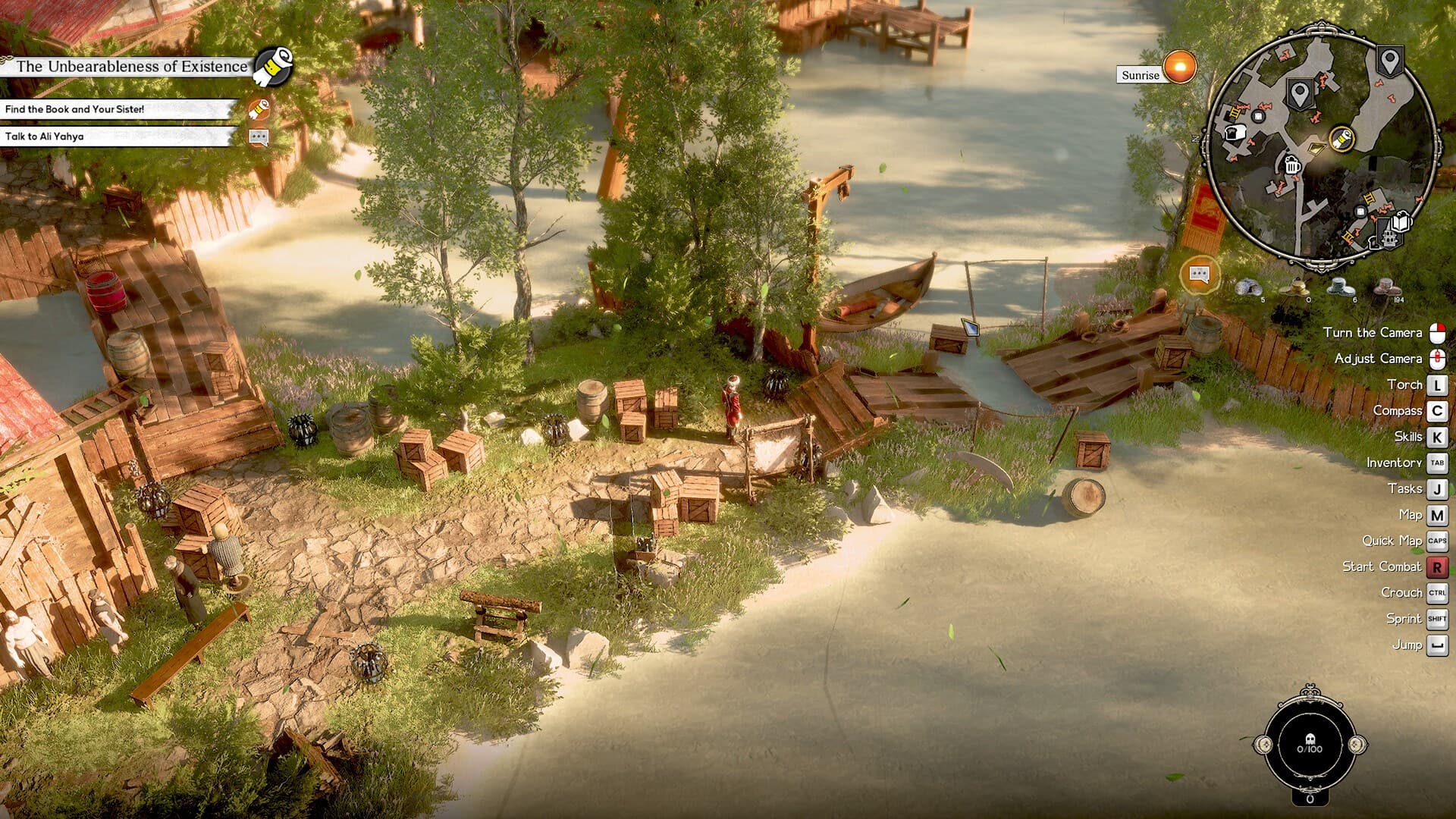
Task: Click the bakery bread icon on the minimap
Action: (x=1235, y=133)
